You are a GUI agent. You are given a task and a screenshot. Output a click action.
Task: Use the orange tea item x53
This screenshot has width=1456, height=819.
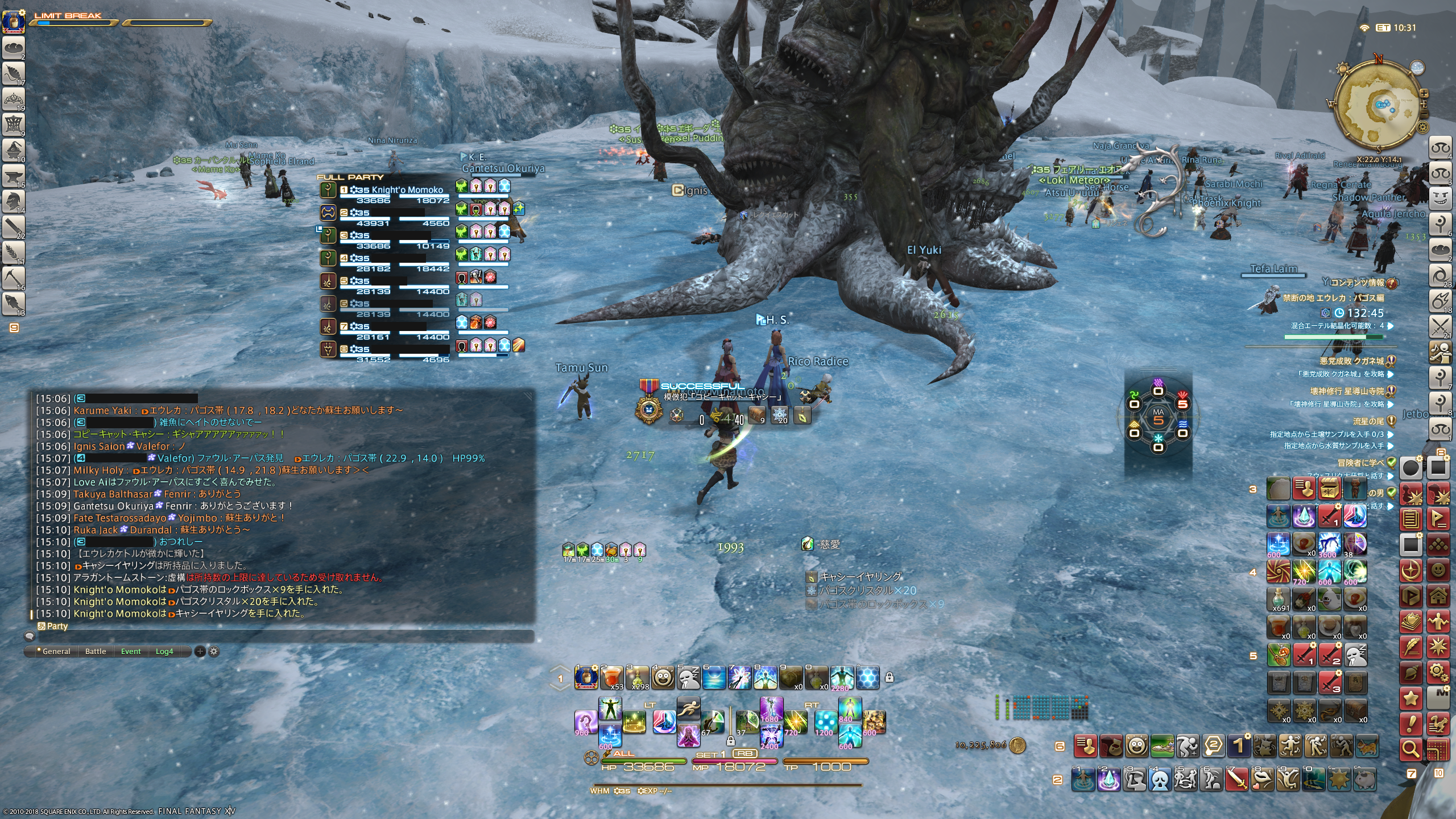[611, 677]
